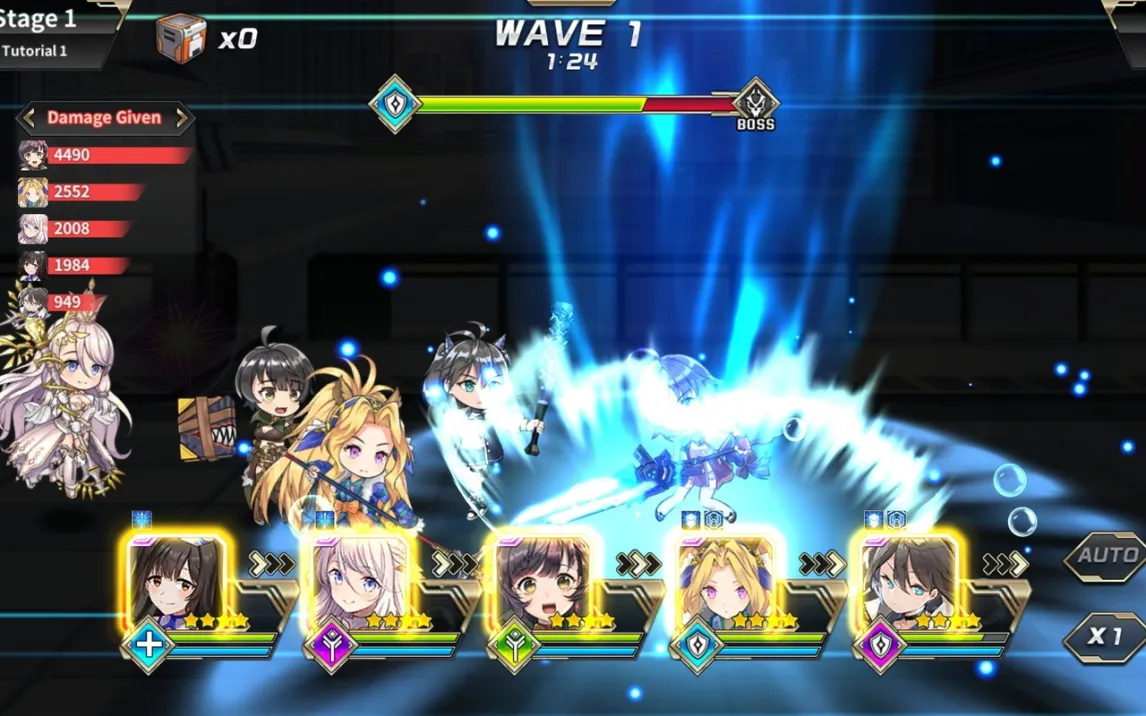Click the right arrow beside Damage Given

182,118
